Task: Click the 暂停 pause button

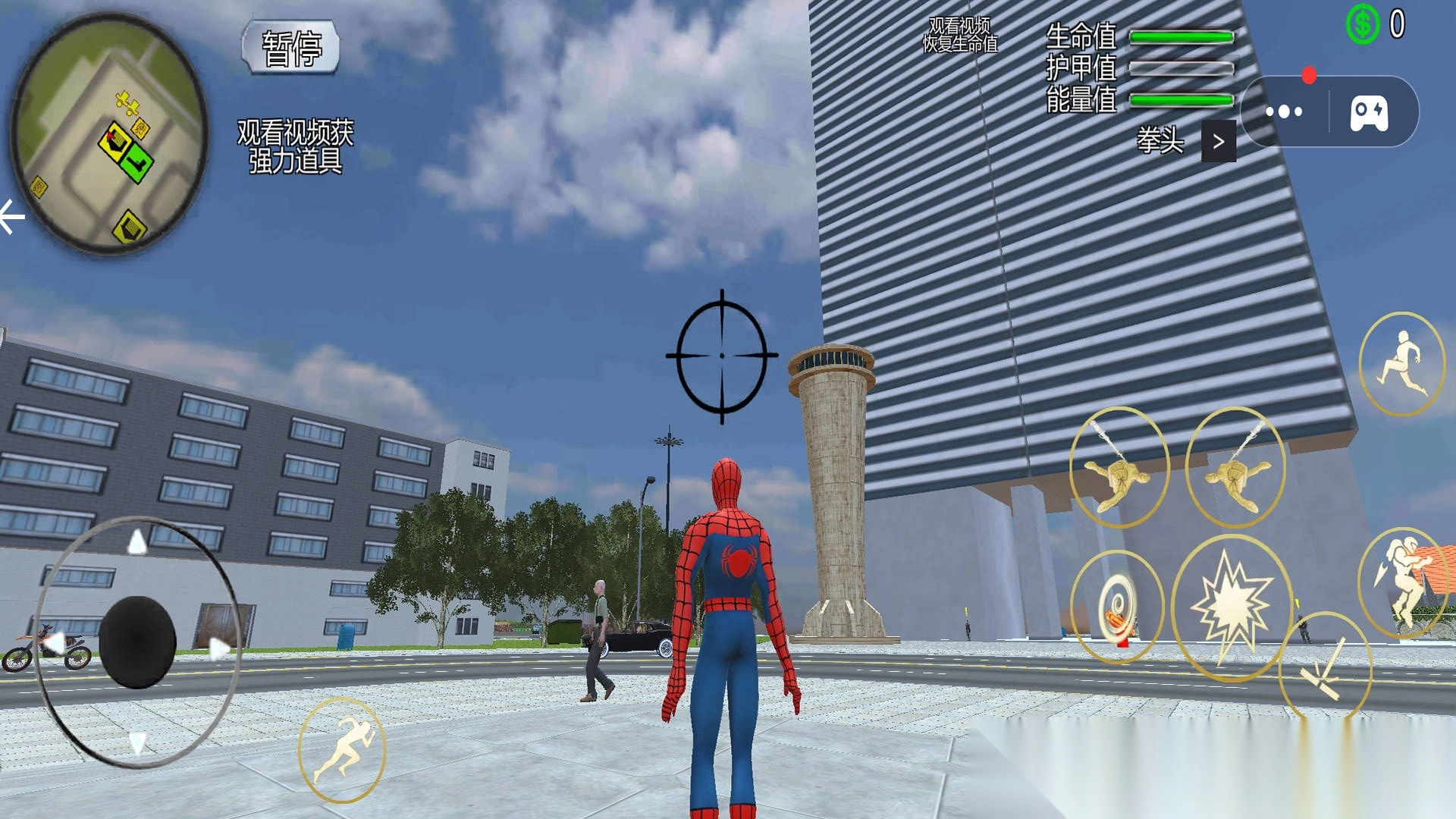Action: (x=290, y=47)
